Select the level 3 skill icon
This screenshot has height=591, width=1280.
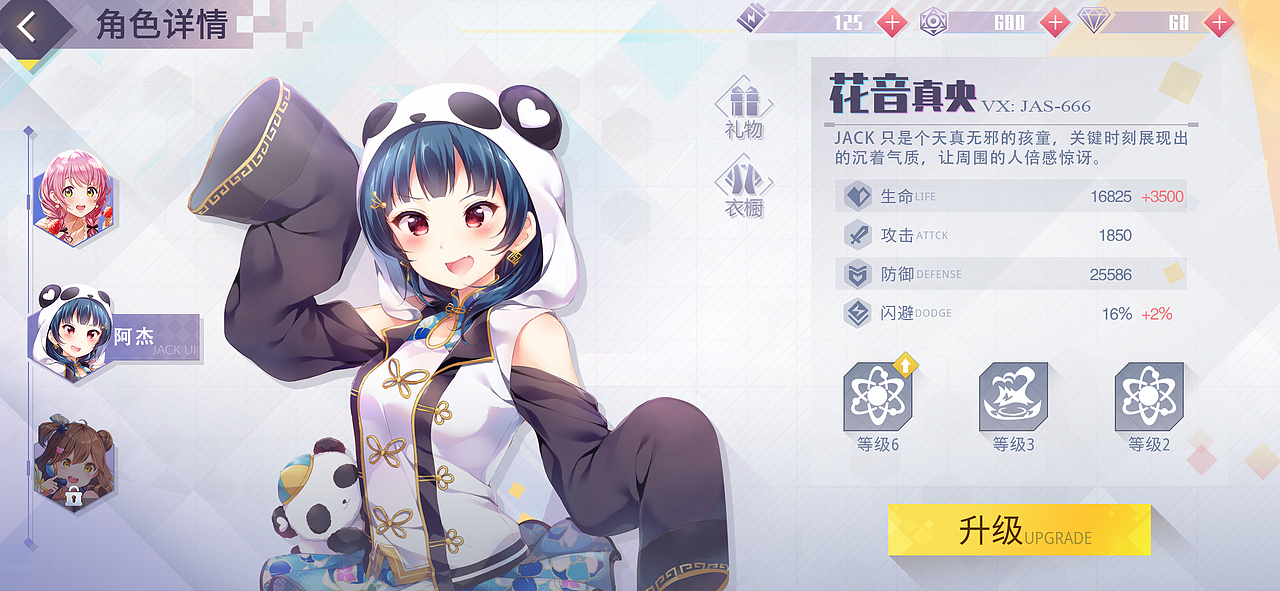pyautogui.click(x=1013, y=397)
